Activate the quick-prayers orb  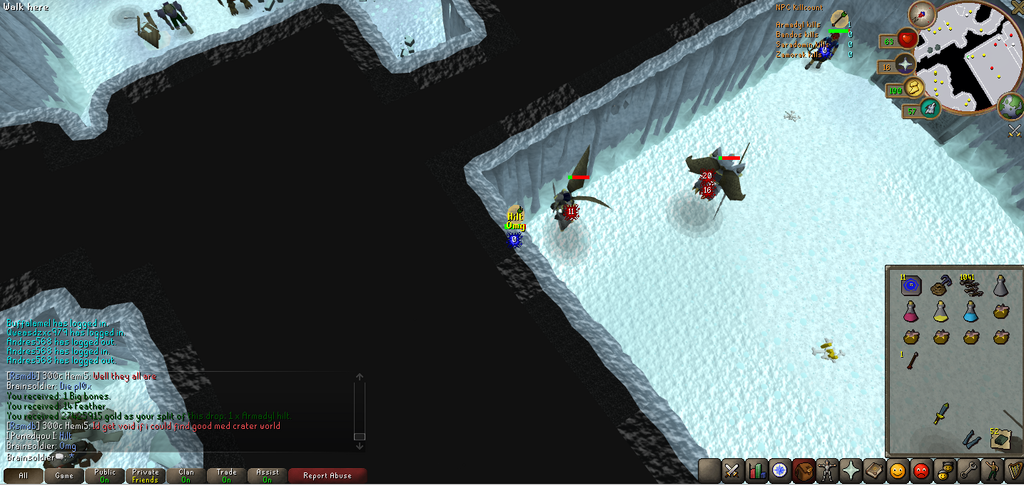907,64
